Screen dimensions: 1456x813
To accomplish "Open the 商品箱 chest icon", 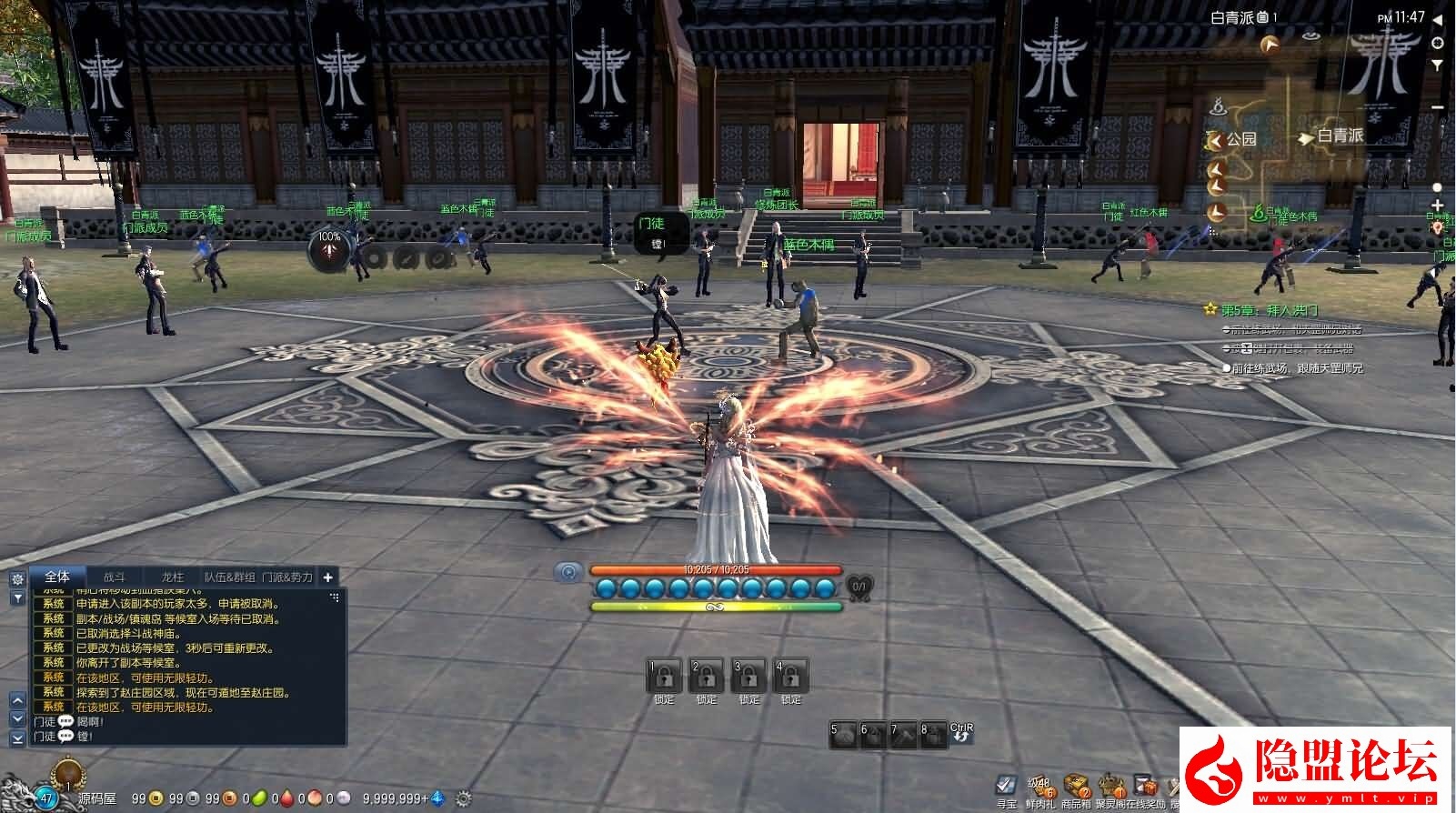I will (x=1077, y=786).
